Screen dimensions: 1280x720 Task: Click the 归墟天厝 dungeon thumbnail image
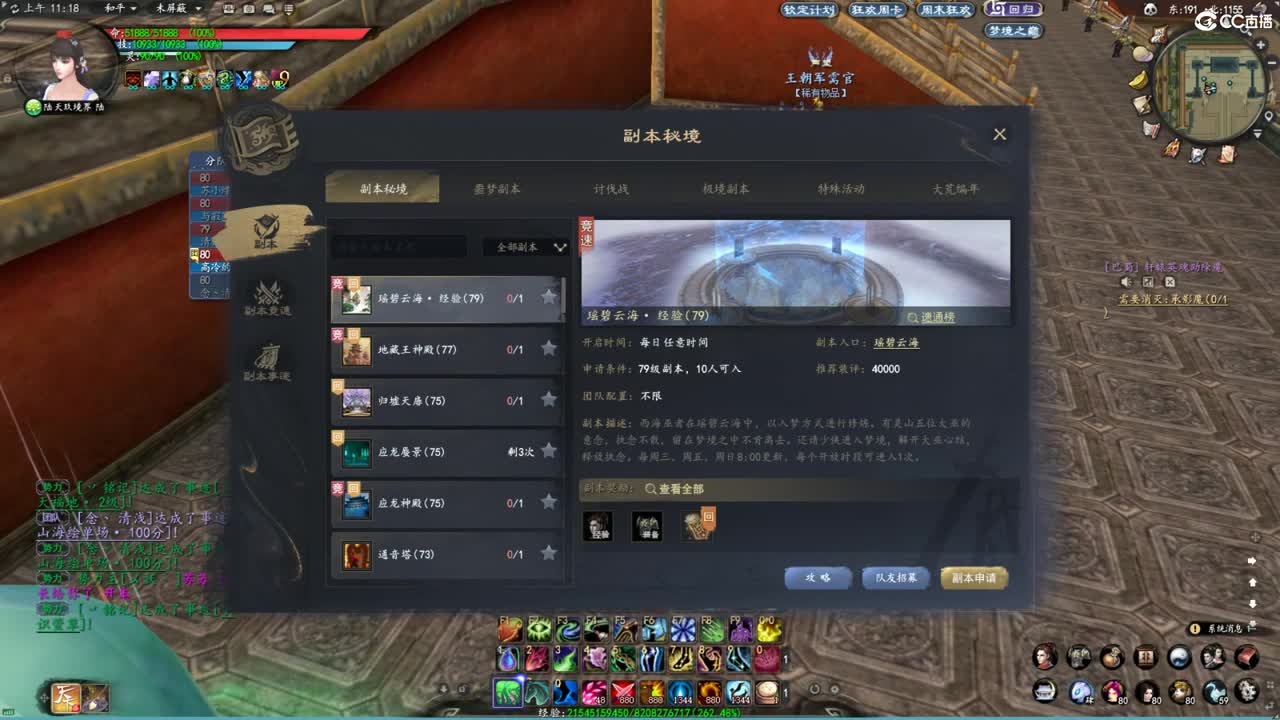[357, 400]
